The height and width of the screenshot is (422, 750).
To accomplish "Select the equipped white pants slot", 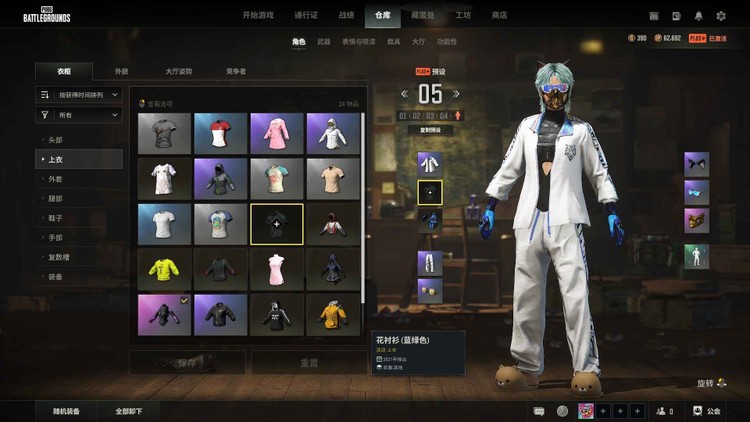I will (x=429, y=263).
